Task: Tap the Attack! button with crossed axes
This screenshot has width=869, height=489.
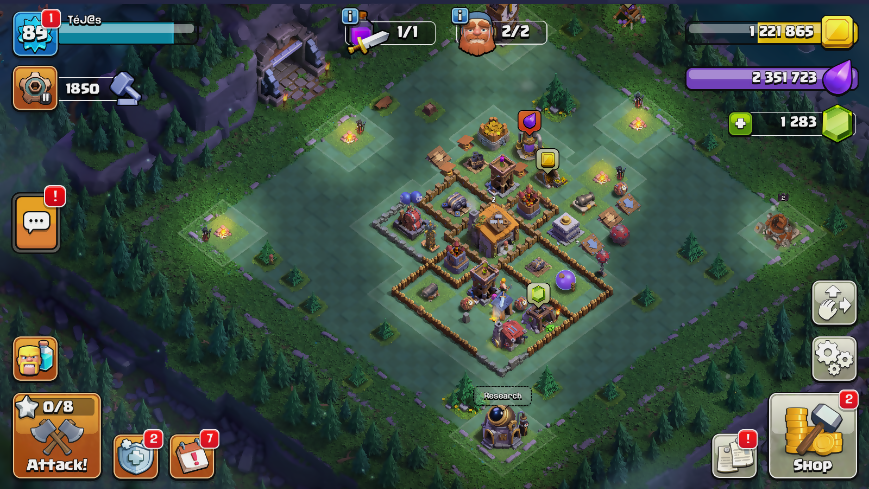Action: click(x=56, y=435)
